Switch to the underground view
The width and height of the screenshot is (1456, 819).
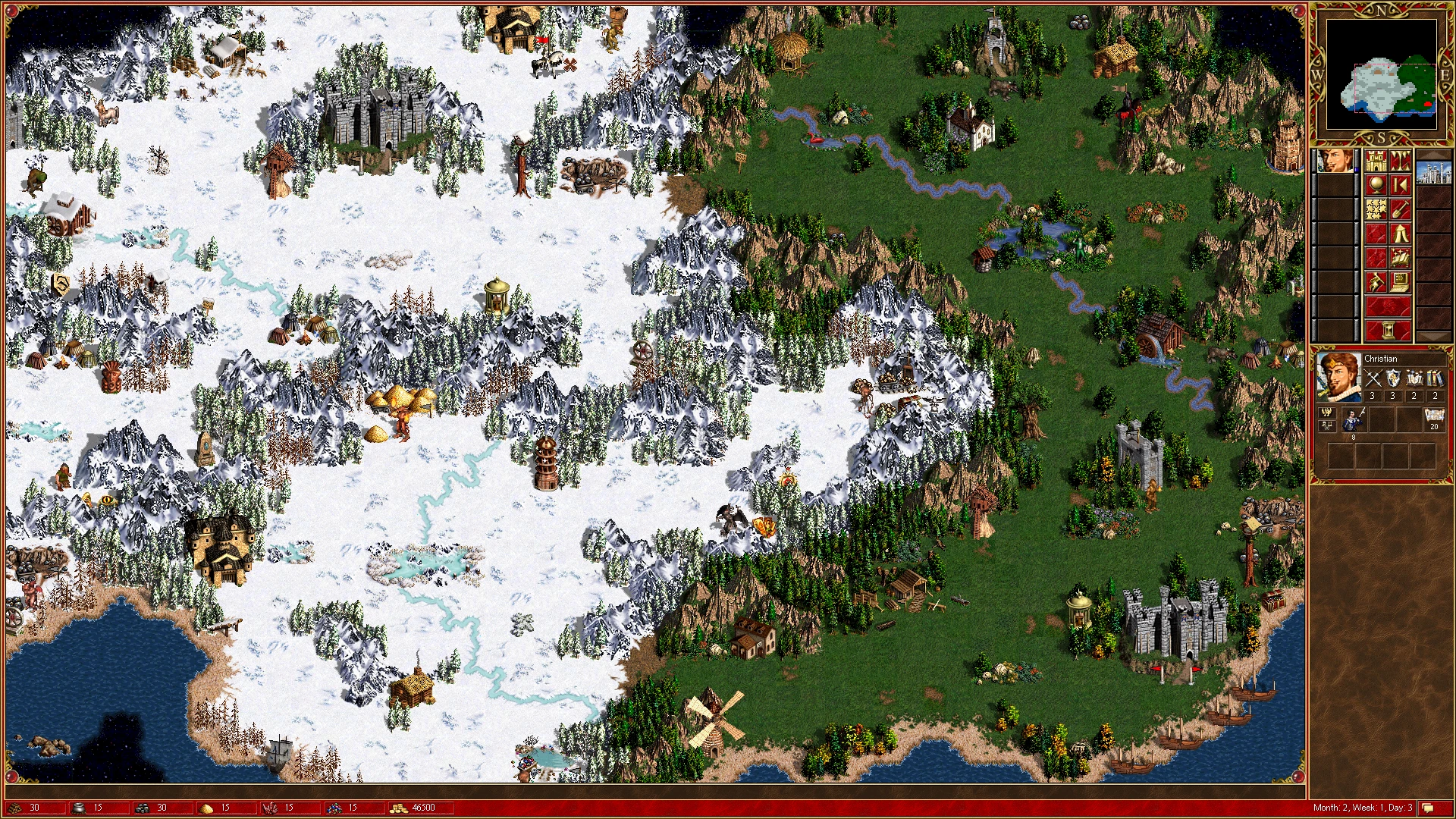(x=1400, y=162)
